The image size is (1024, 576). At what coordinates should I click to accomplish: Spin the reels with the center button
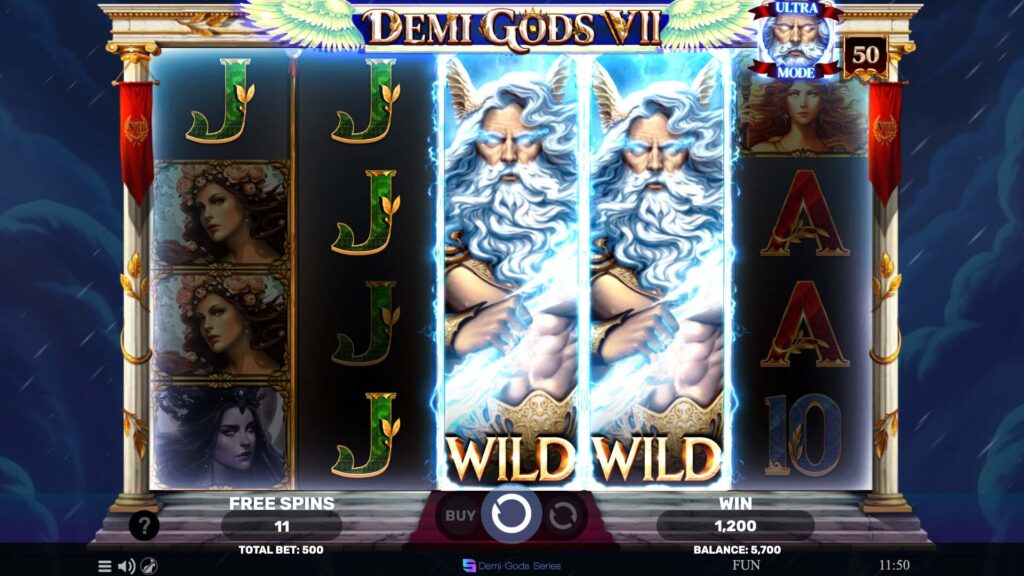pyautogui.click(x=511, y=515)
